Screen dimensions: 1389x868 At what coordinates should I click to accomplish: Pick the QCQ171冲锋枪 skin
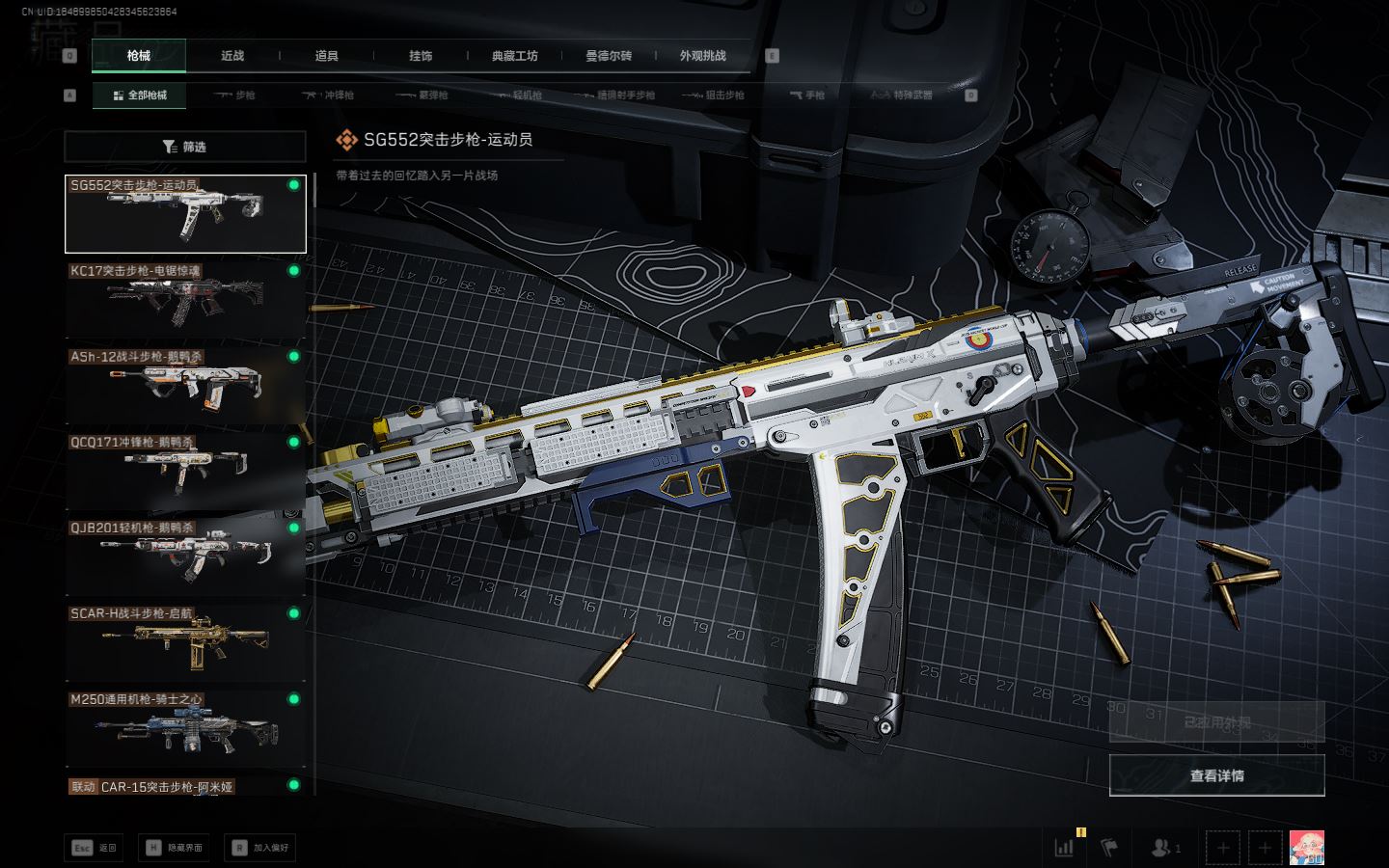(x=185, y=471)
